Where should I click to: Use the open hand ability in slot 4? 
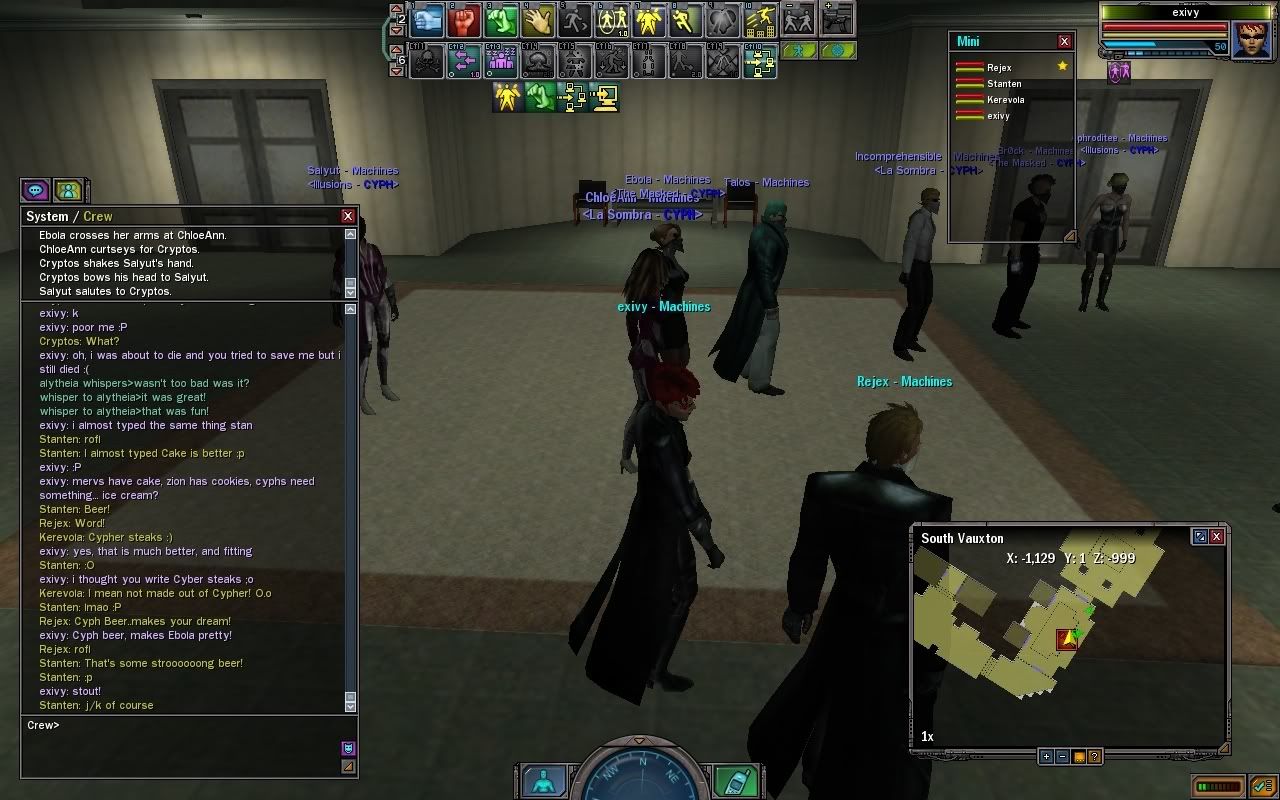[x=539, y=19]
